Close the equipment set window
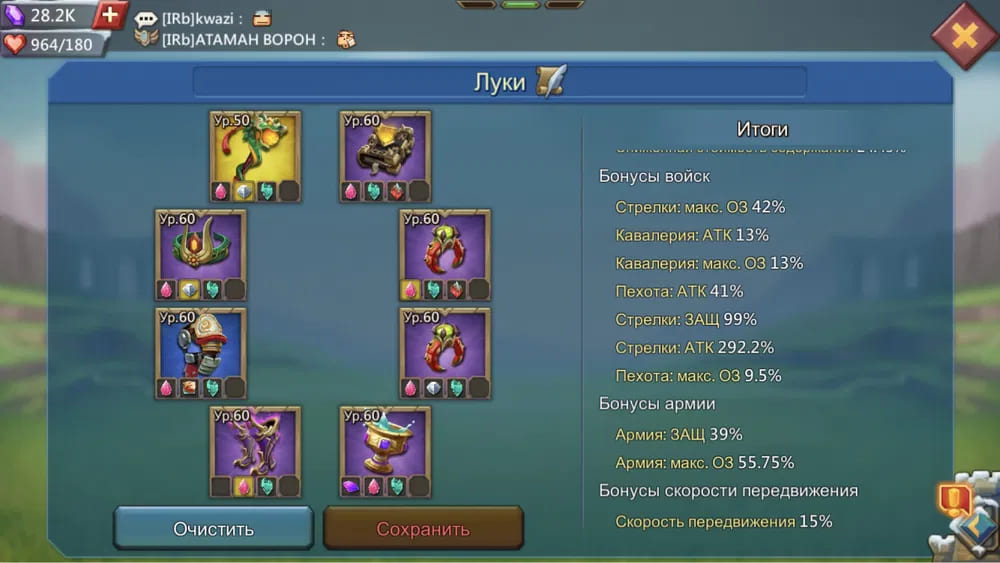 click(963, 36)
